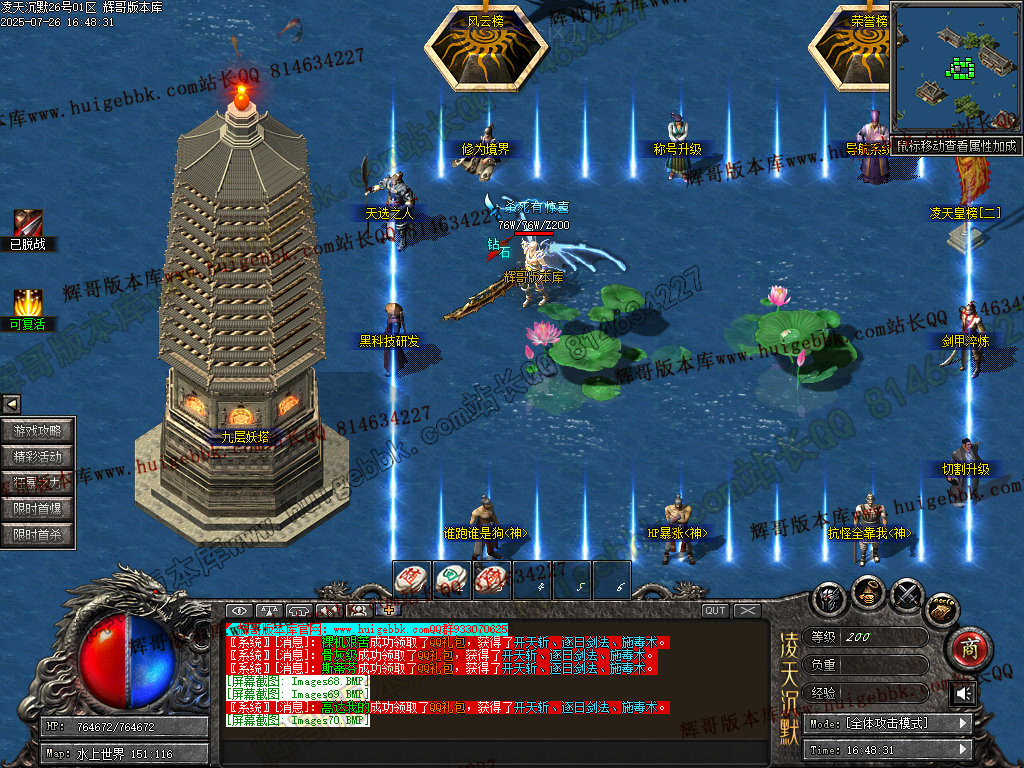1024x768 pixels.
Task: Open the 游戏攻略 game guide
Action: [38, 431]
